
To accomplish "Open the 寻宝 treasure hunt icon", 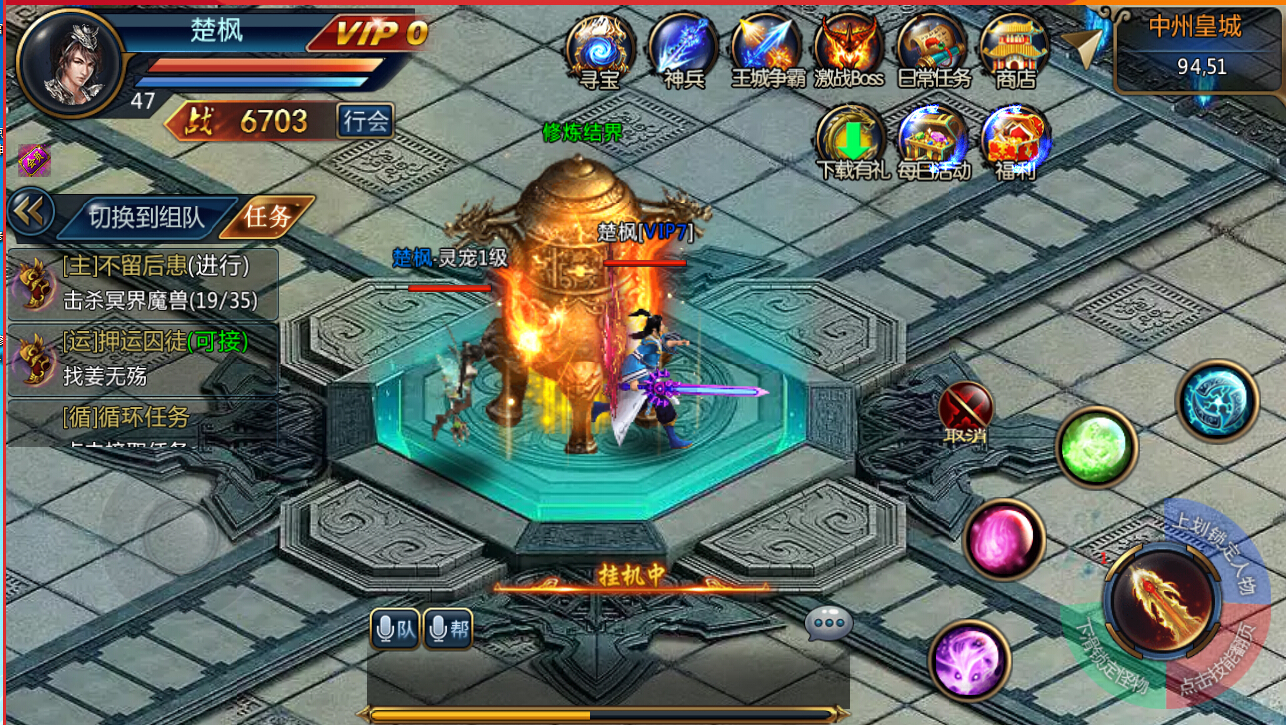I will [600, 48].
